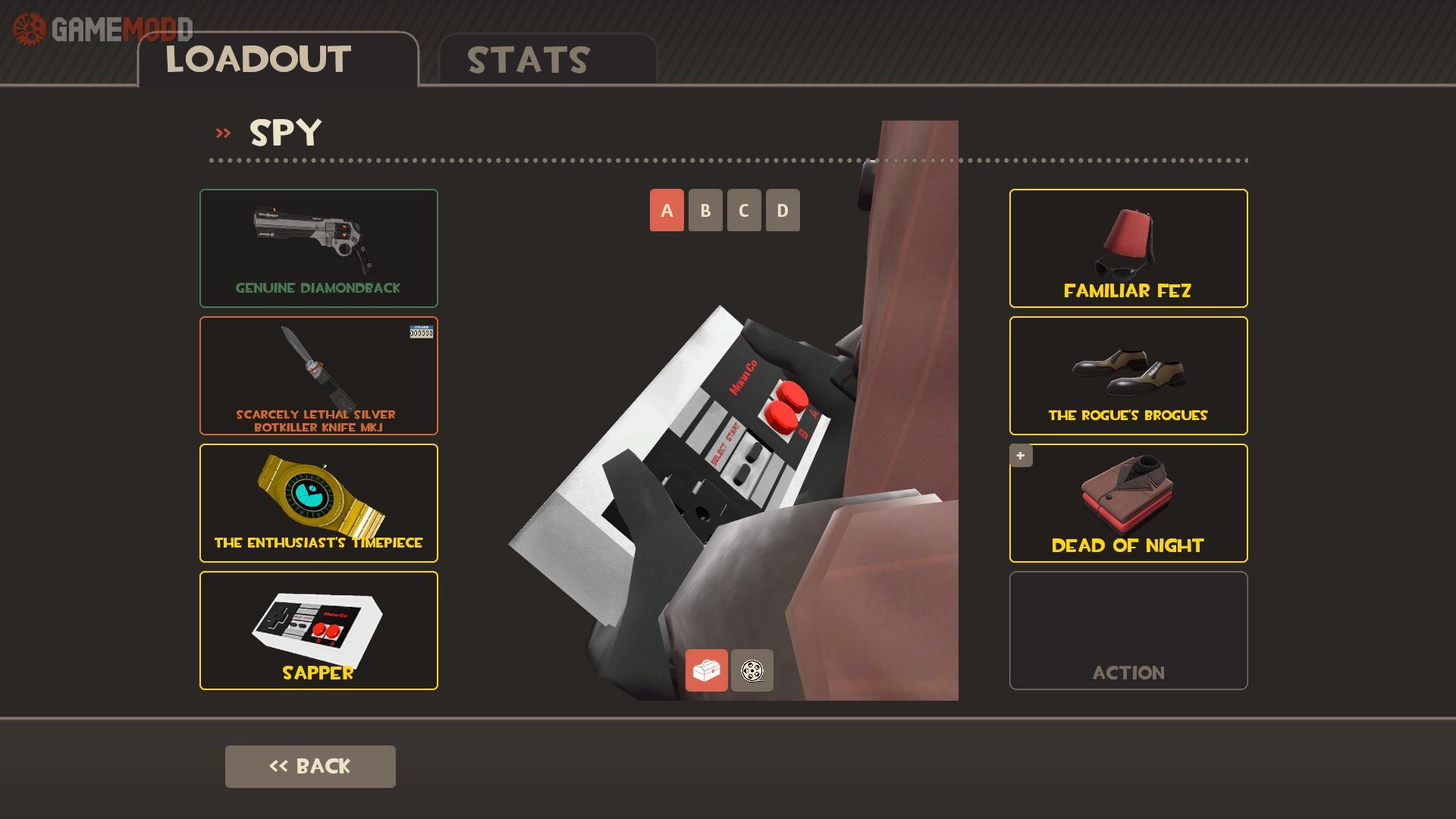Click the red toolbox items button
The width and height of the screenshot is (1456, 819).
click(706, 670)
